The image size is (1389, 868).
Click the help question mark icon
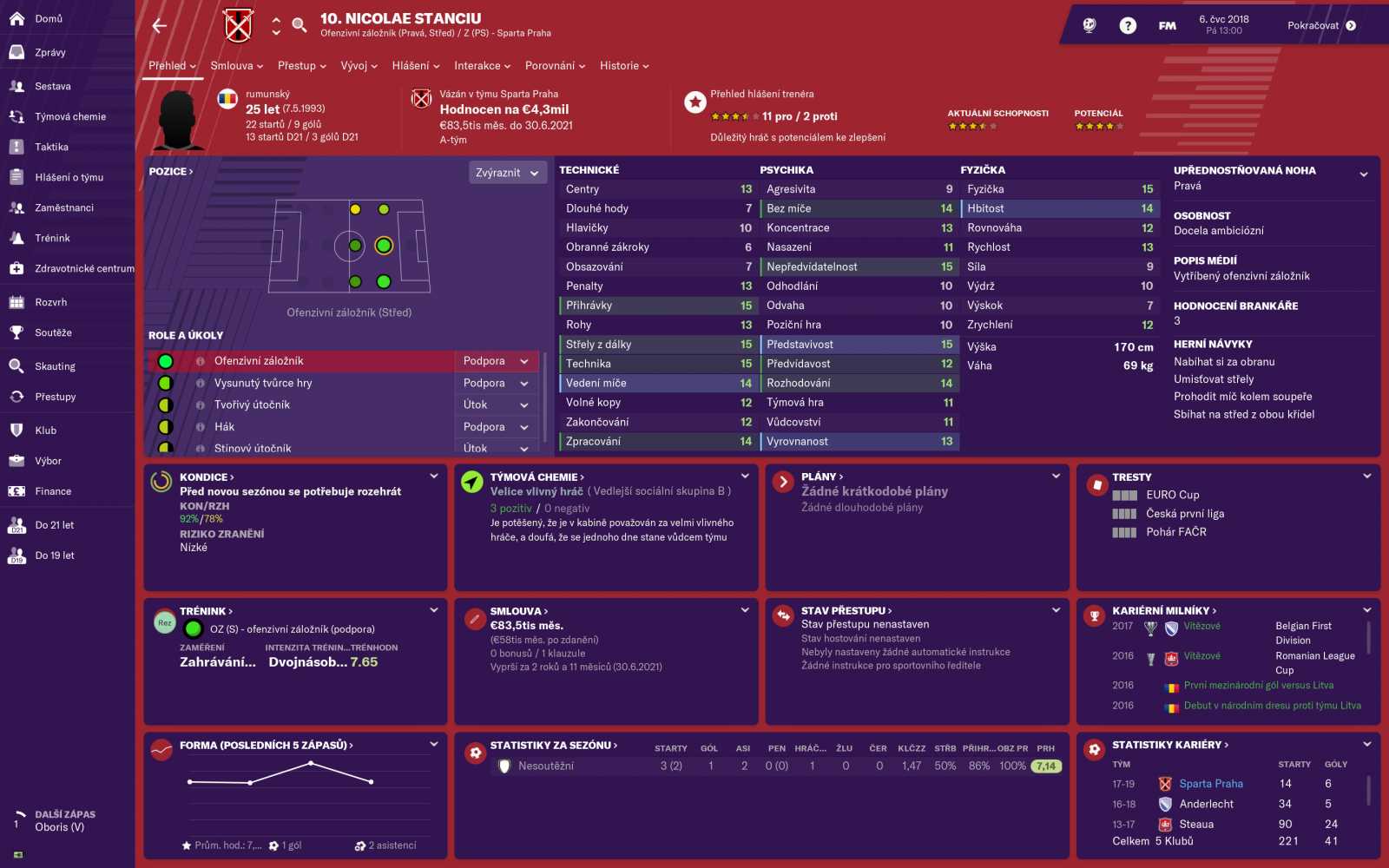(x=1127, y=25)
